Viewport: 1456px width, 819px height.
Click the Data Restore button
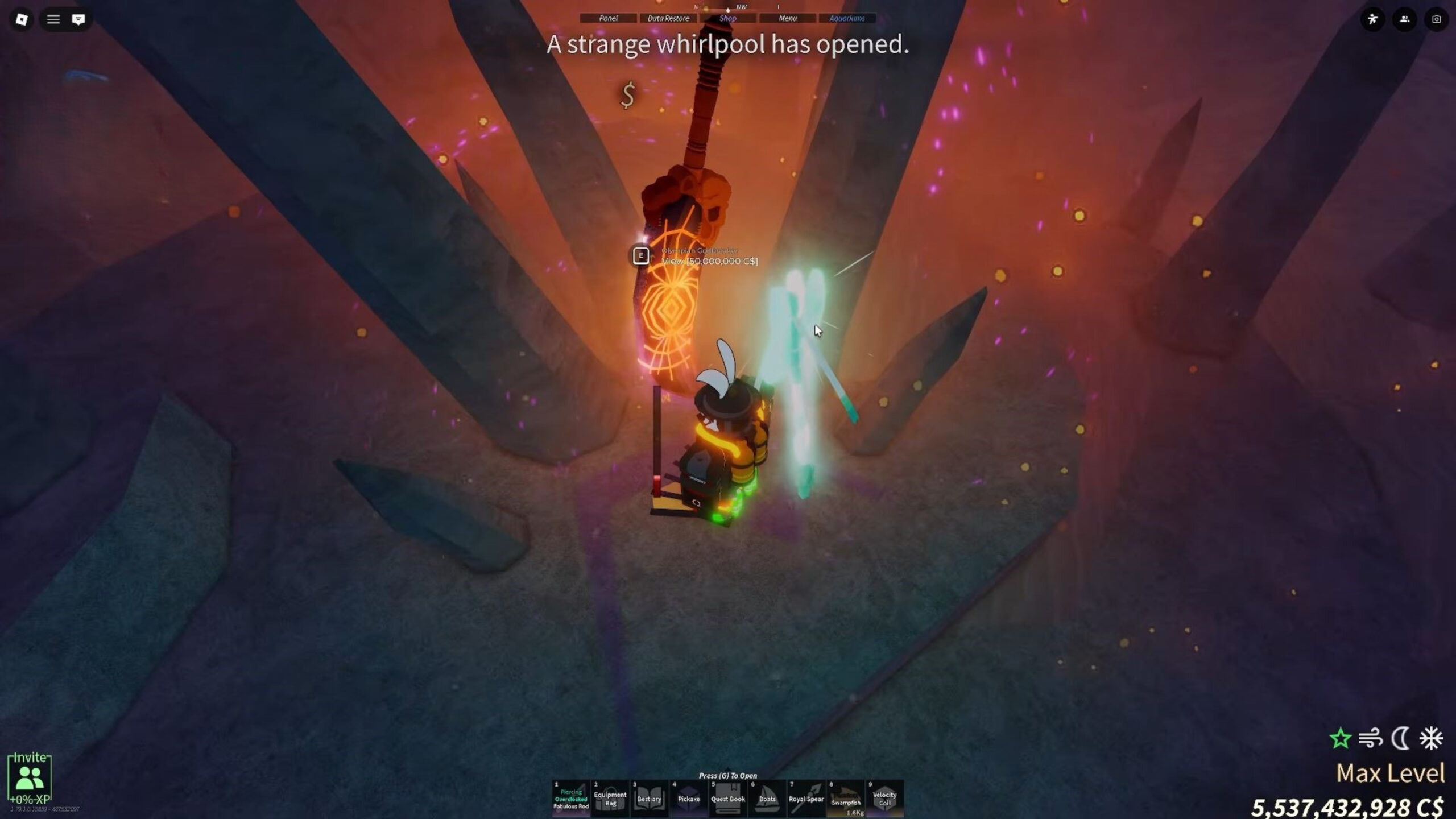[x=668, y=18]
